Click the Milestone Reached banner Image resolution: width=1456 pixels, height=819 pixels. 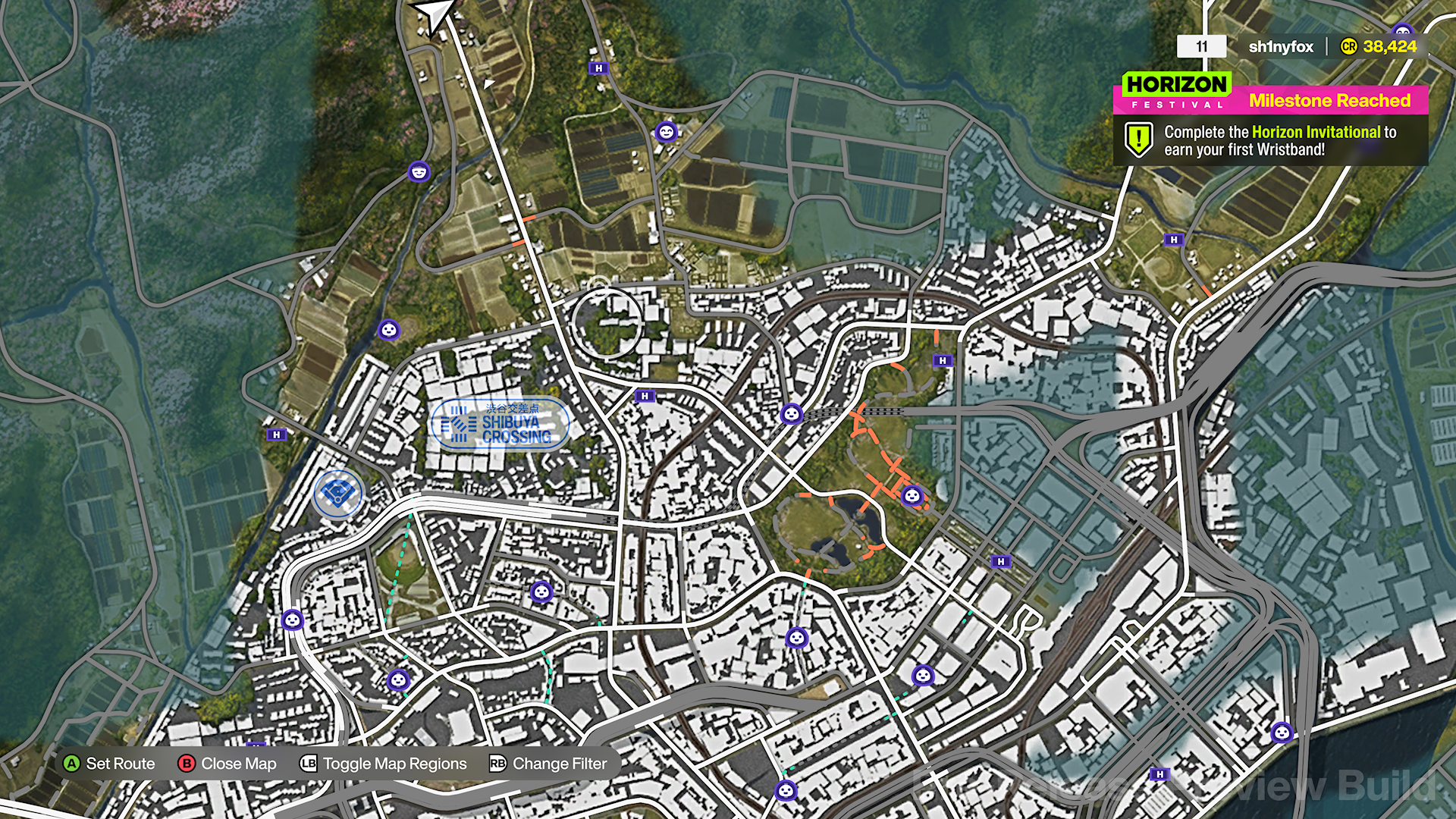click(1329, 101)
